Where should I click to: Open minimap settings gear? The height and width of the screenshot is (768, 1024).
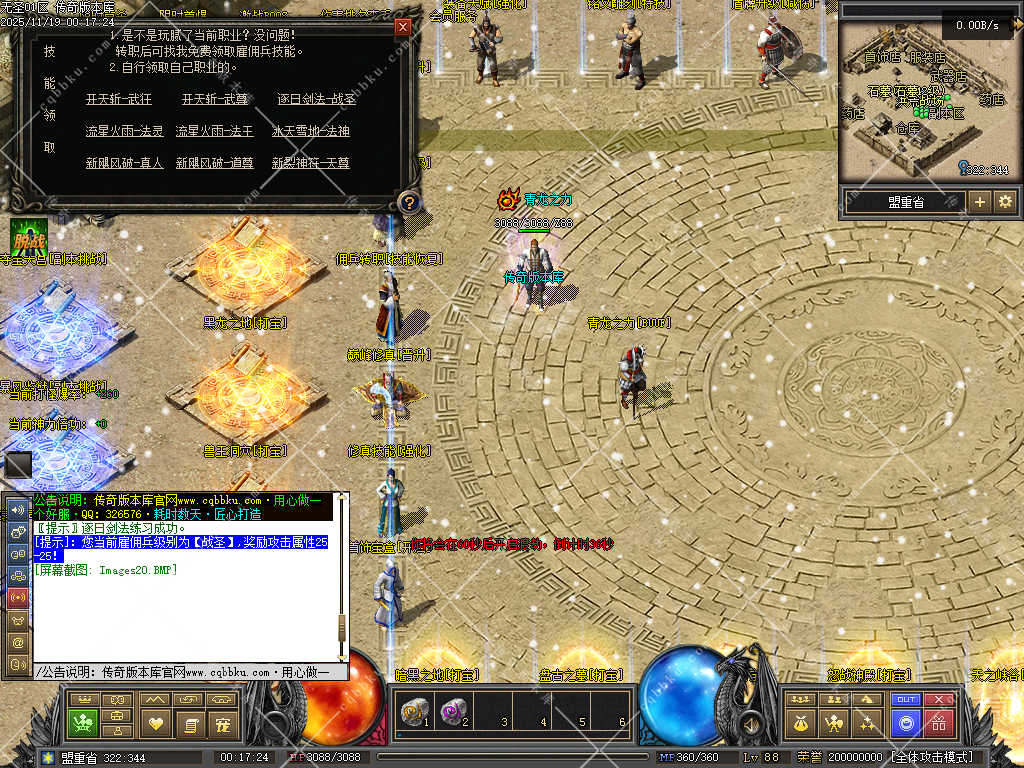click(x=1005, y=202)
